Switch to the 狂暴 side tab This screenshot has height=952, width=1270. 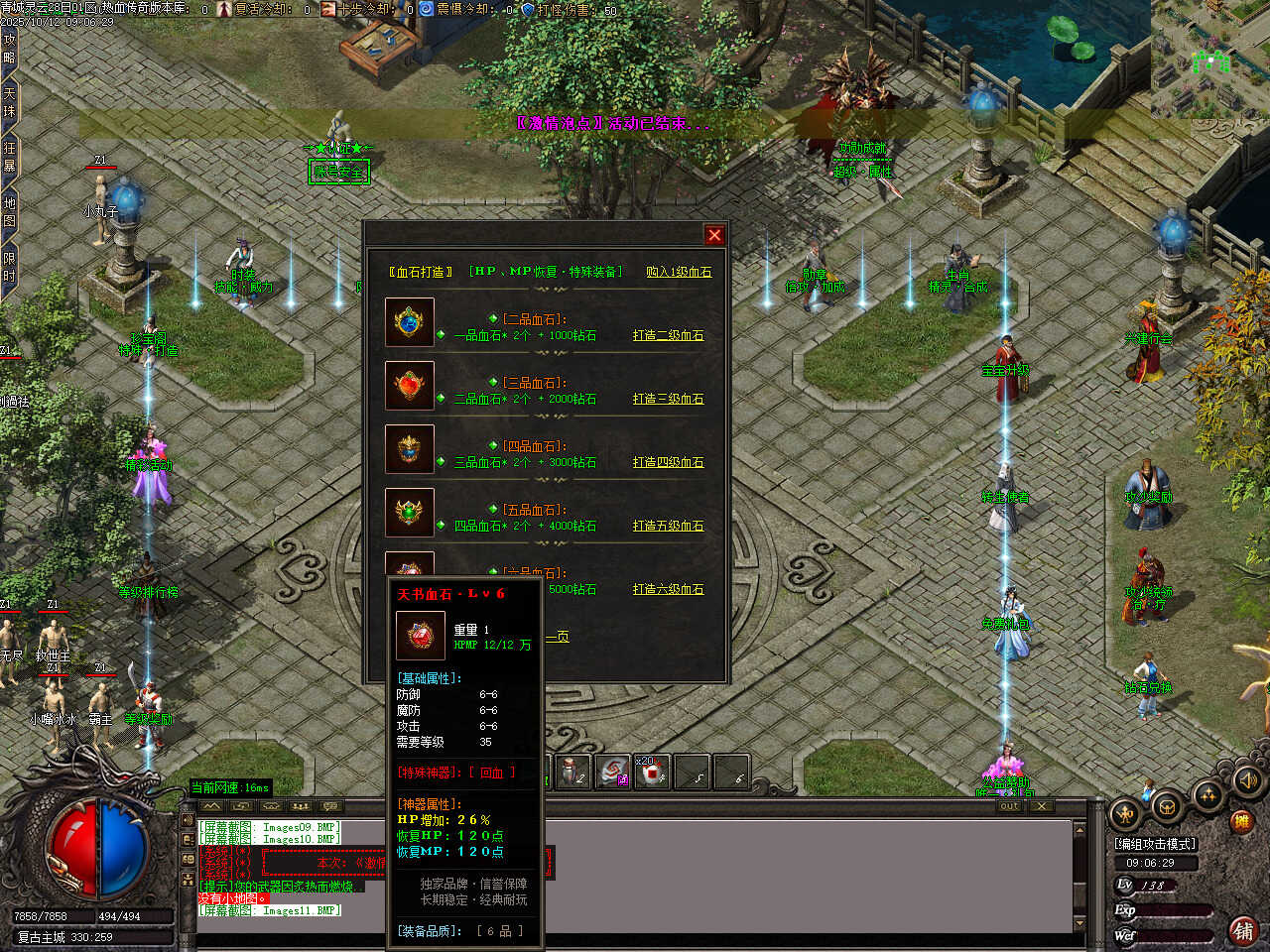tap(9, 157)
